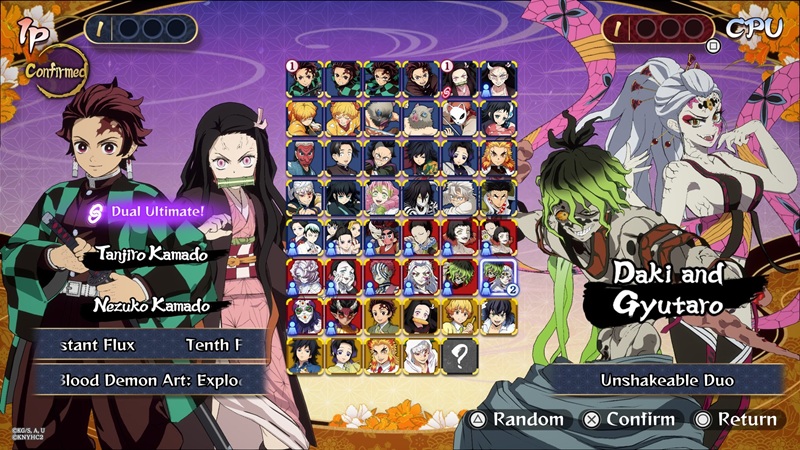Viewport: 800px width, 450px height.
Task: Choose the white fox mask character portrait
Action: click(x=459, y=118)
